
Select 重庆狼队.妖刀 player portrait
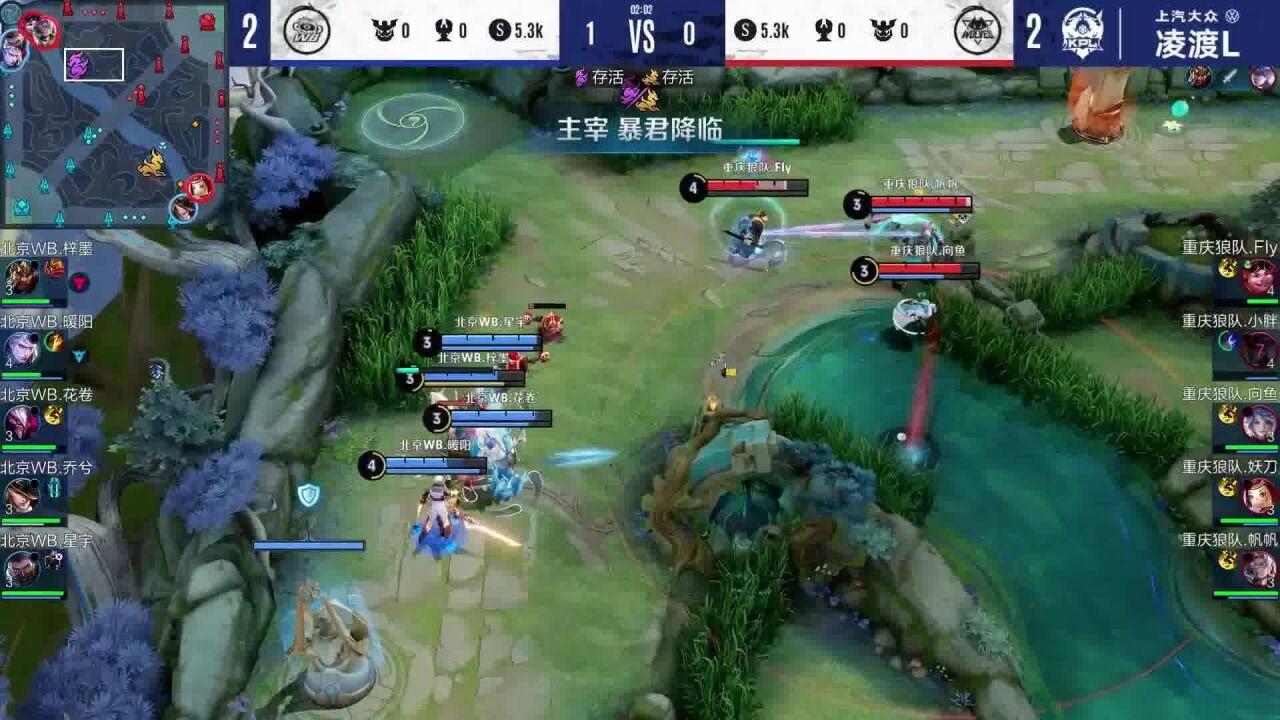1258,495
